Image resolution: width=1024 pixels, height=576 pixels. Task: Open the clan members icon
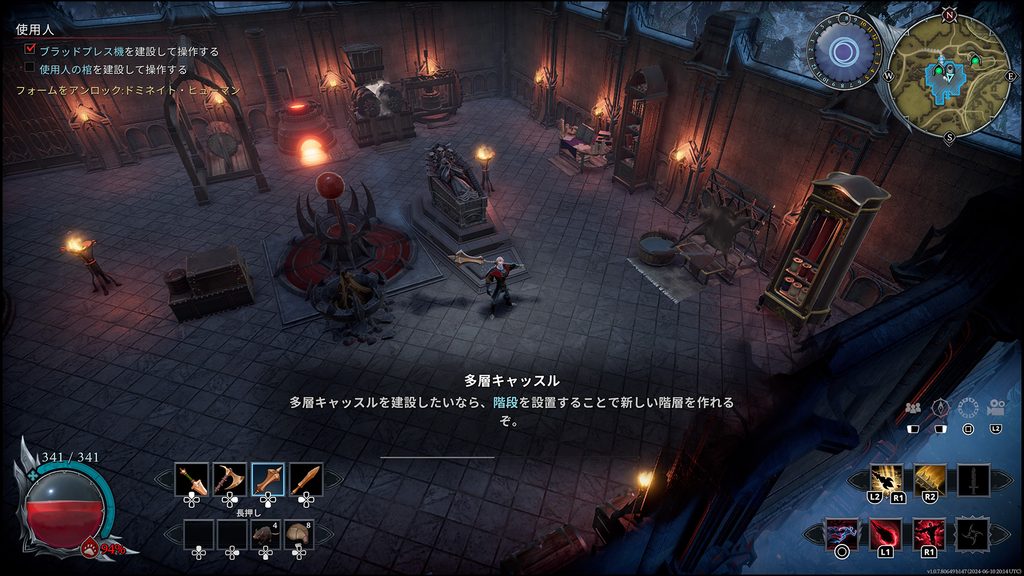coord(912,408)
